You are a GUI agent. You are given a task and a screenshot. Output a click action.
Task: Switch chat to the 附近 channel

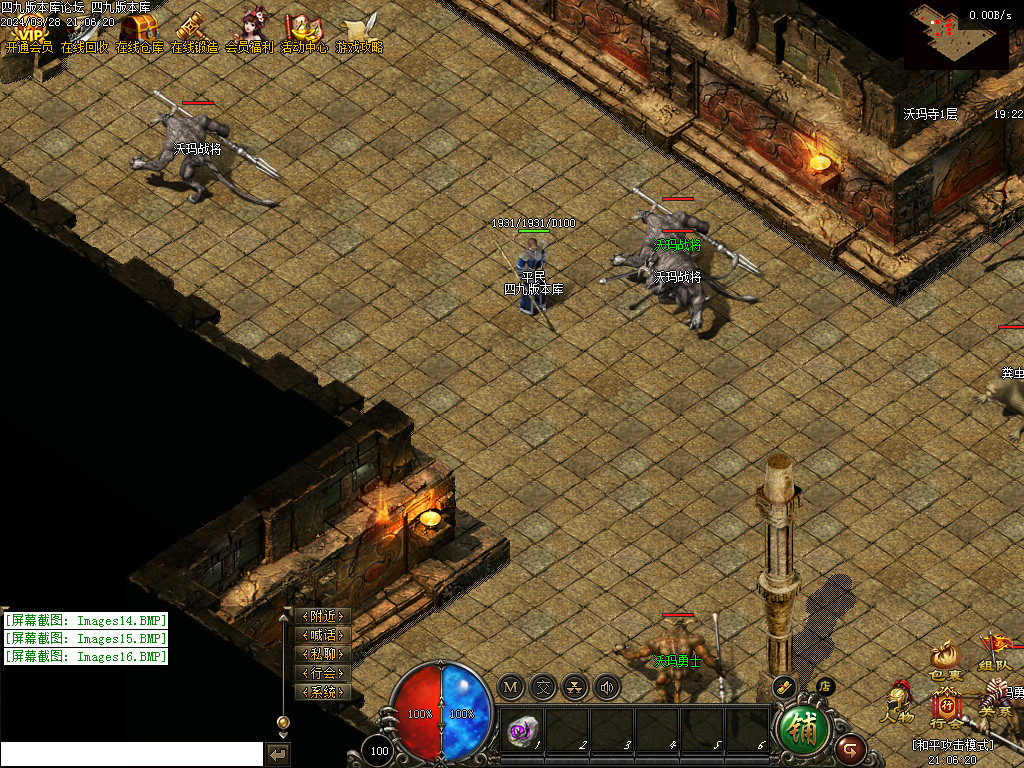pos(323,616)
